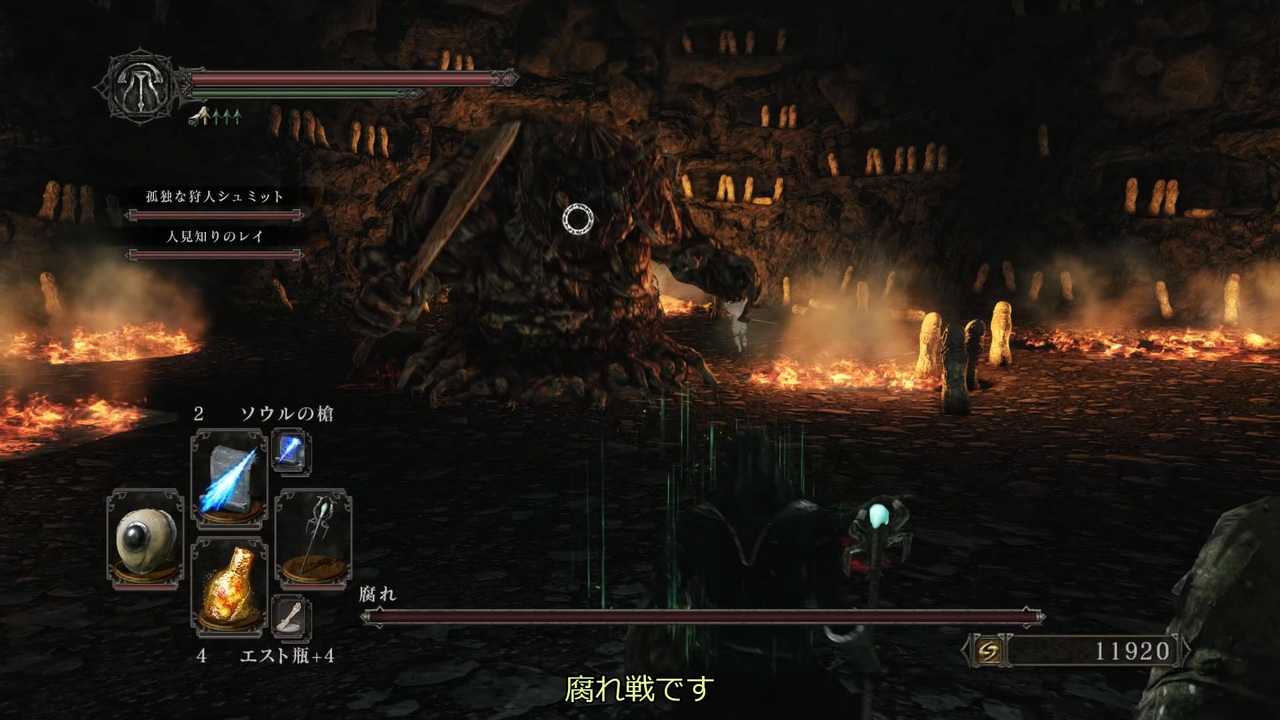The image size is (1280, 720).
Task: Click the 孤独な狩人シュミット phantom nameplate
Action: coord(213,197)
